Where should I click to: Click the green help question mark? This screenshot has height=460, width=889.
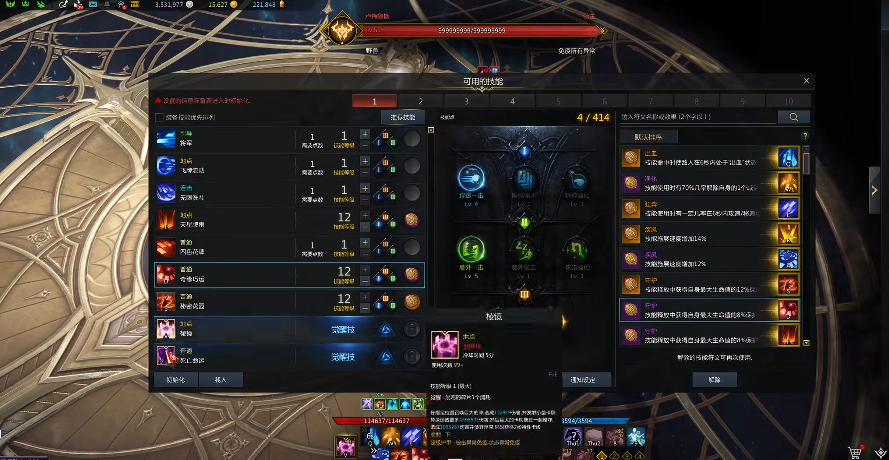(x=804, y=136)
